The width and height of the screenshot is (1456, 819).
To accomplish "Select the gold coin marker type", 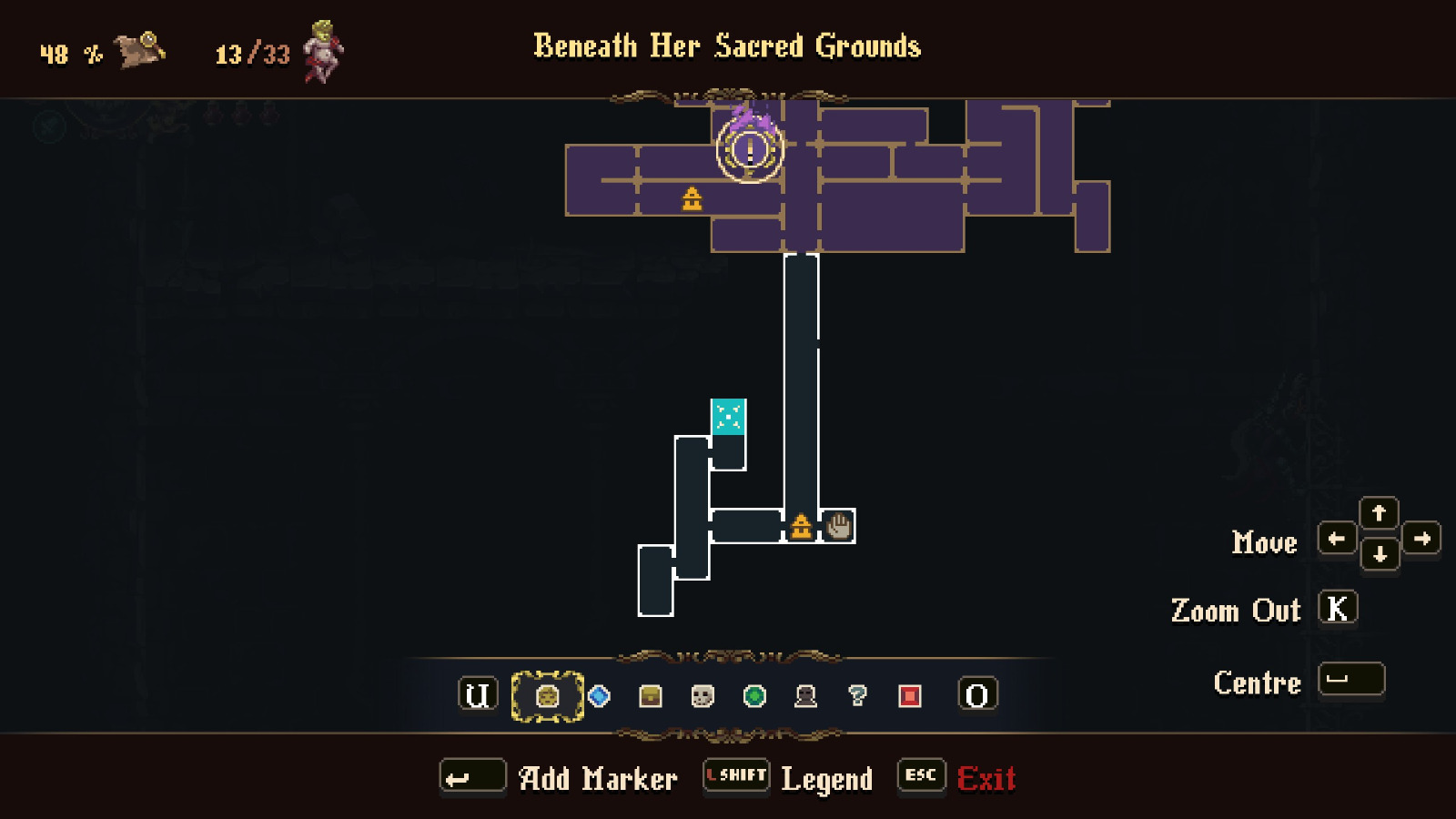I will point(546,697).
